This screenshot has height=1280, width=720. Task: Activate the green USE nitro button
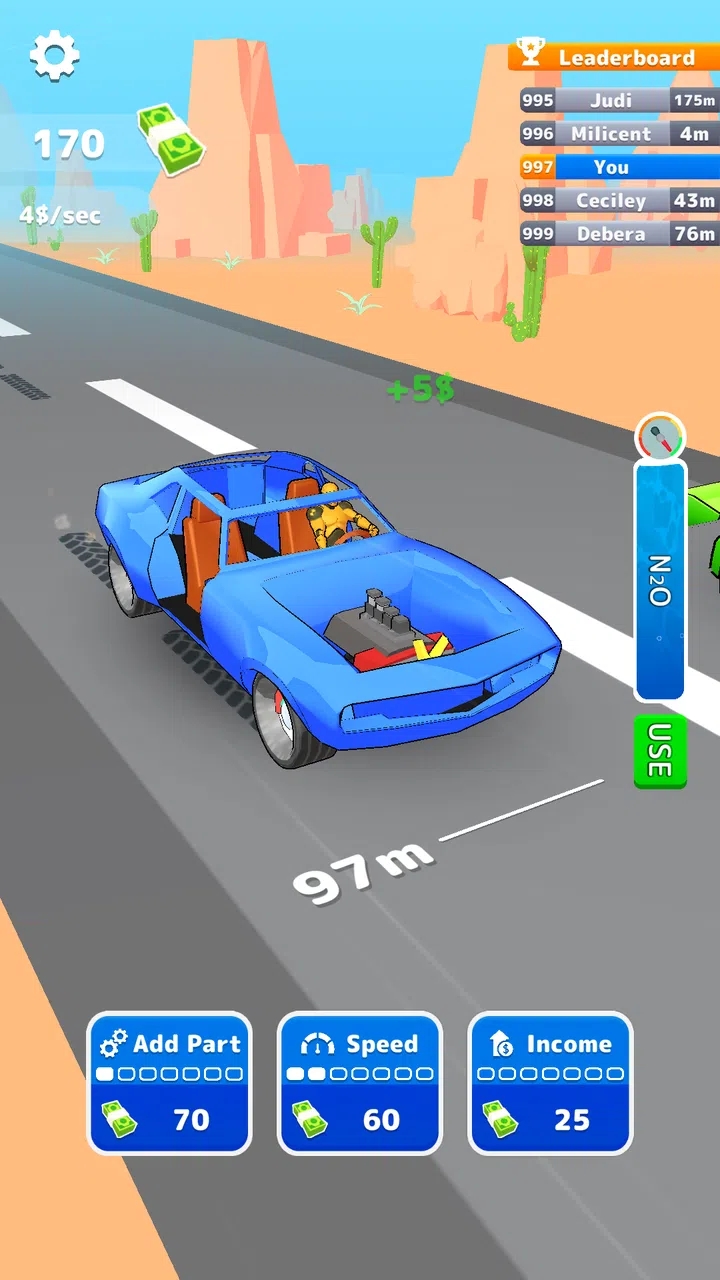pyautogui.click(x=660, y=751)
